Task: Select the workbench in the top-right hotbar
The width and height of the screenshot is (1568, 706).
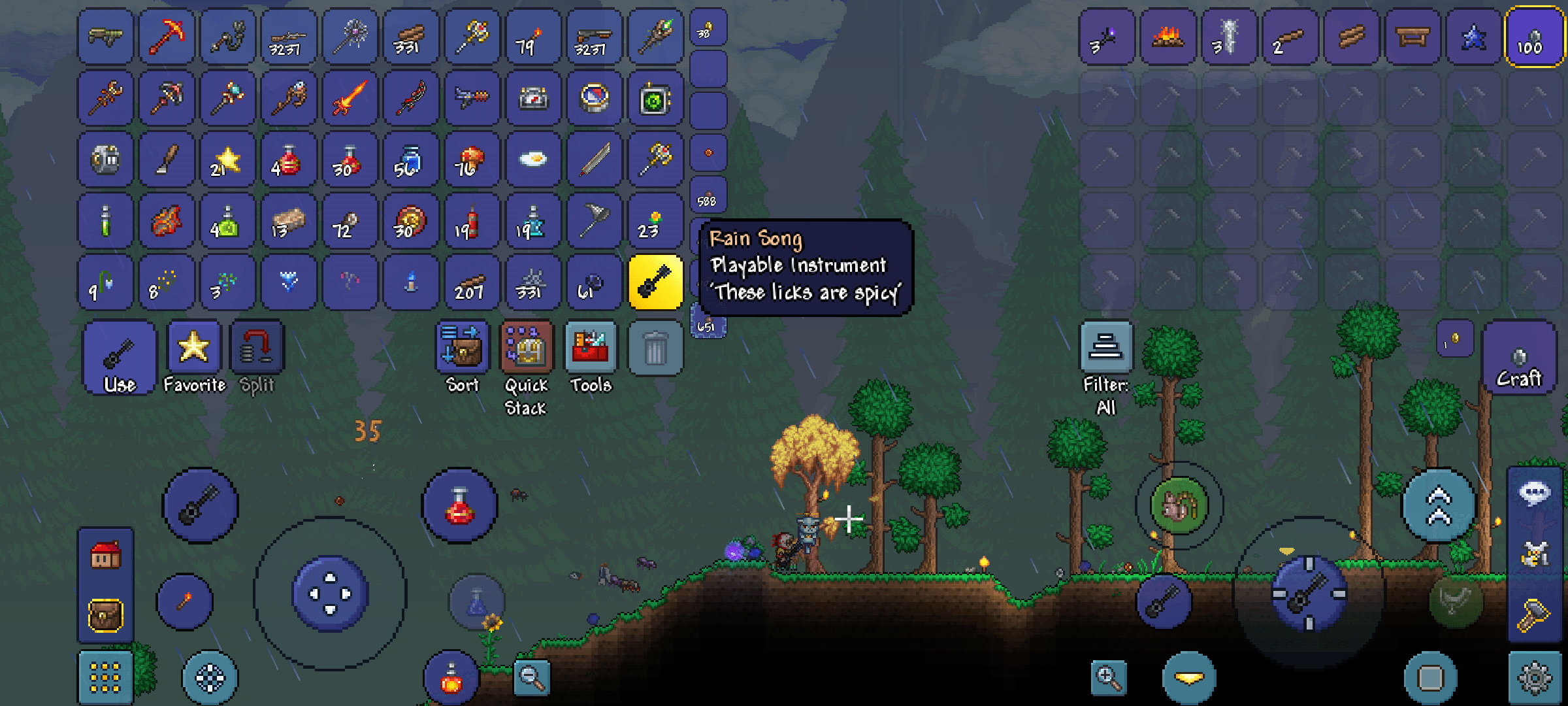Action: click(x=1412, y=37)
